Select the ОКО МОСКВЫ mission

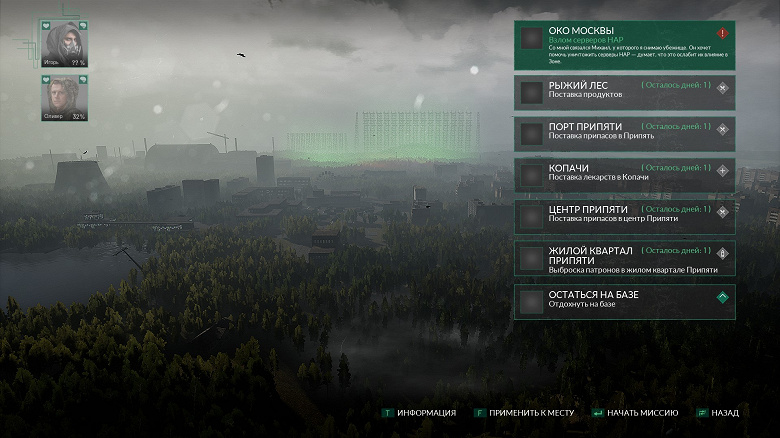click(624, 46)
